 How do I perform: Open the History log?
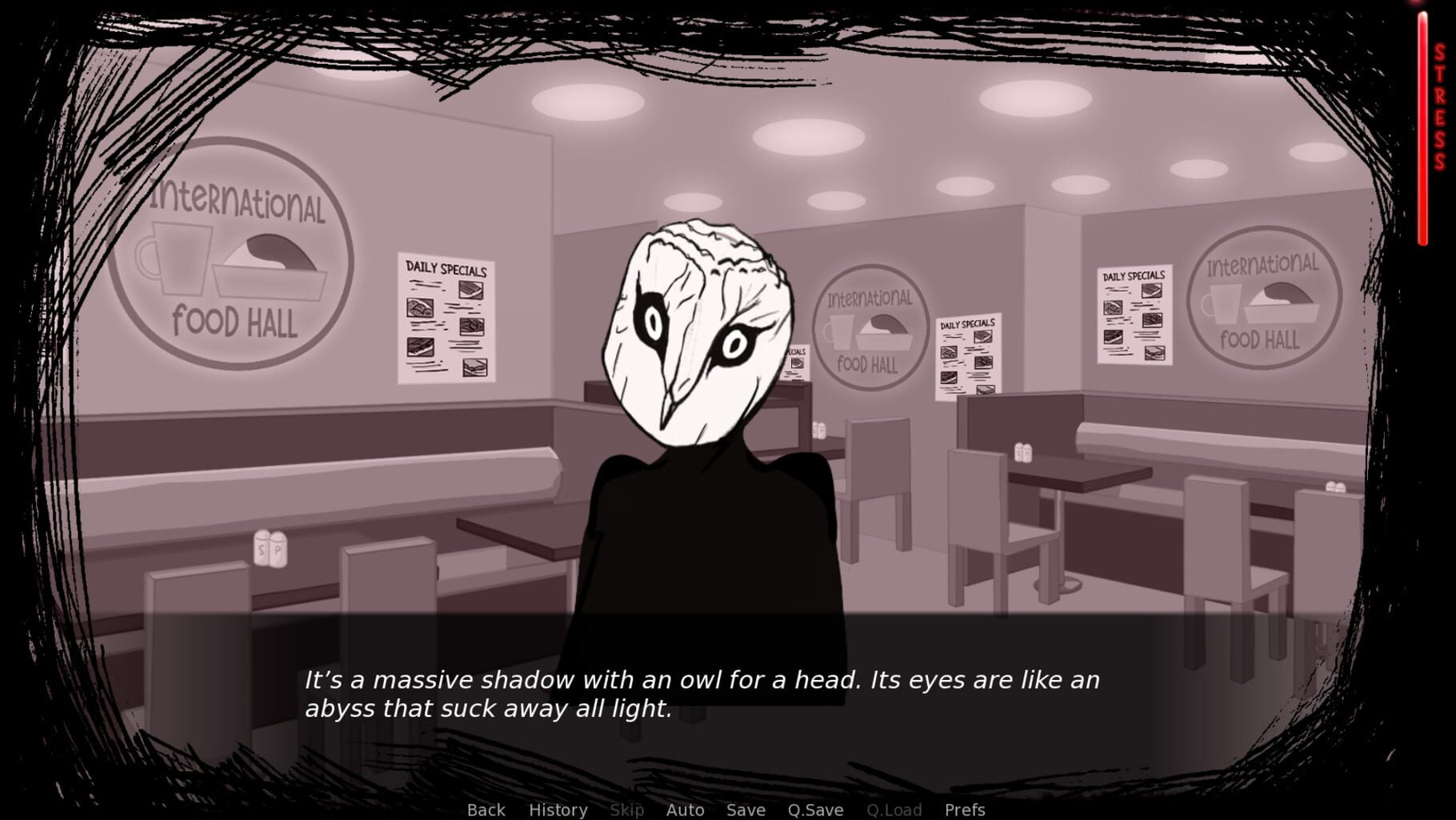[x=558, y=810]
